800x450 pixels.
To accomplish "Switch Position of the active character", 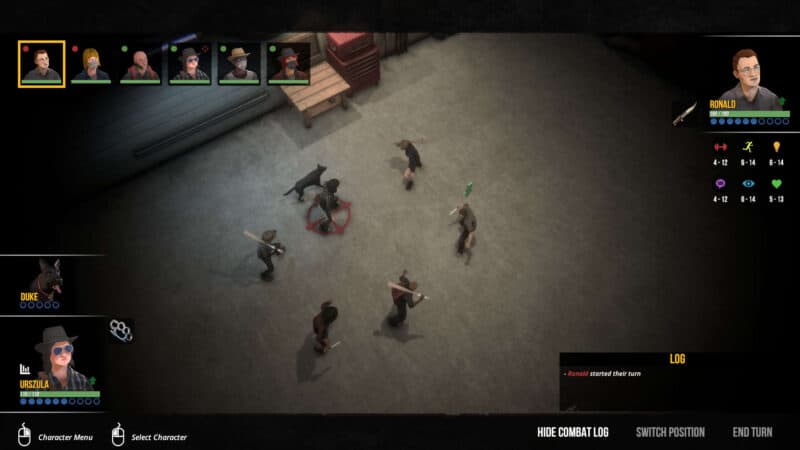I will point(670,432).
